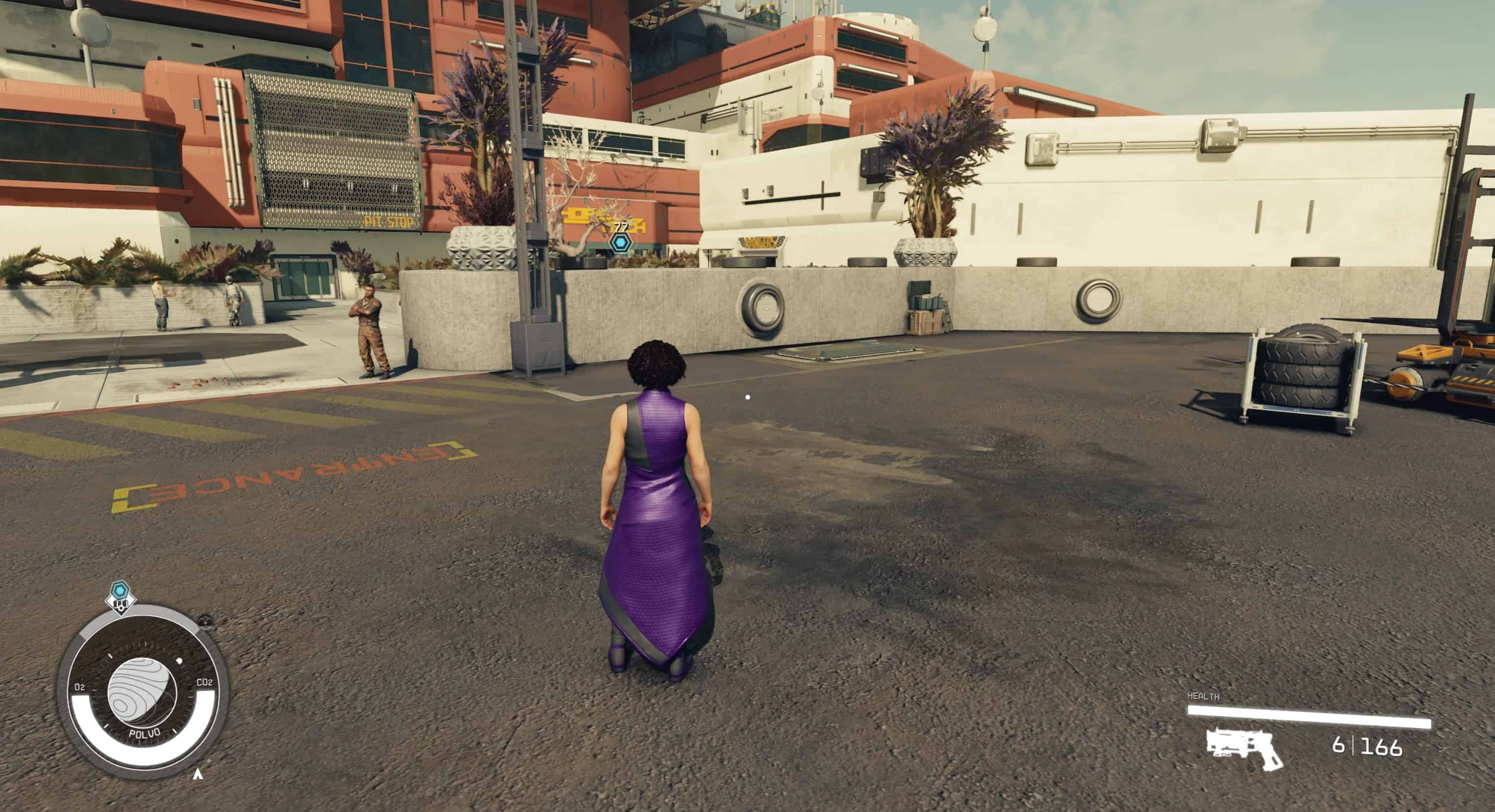Select the blue hexagon quest marker on compass
The image size is (1495, 812).
(120, 591)
